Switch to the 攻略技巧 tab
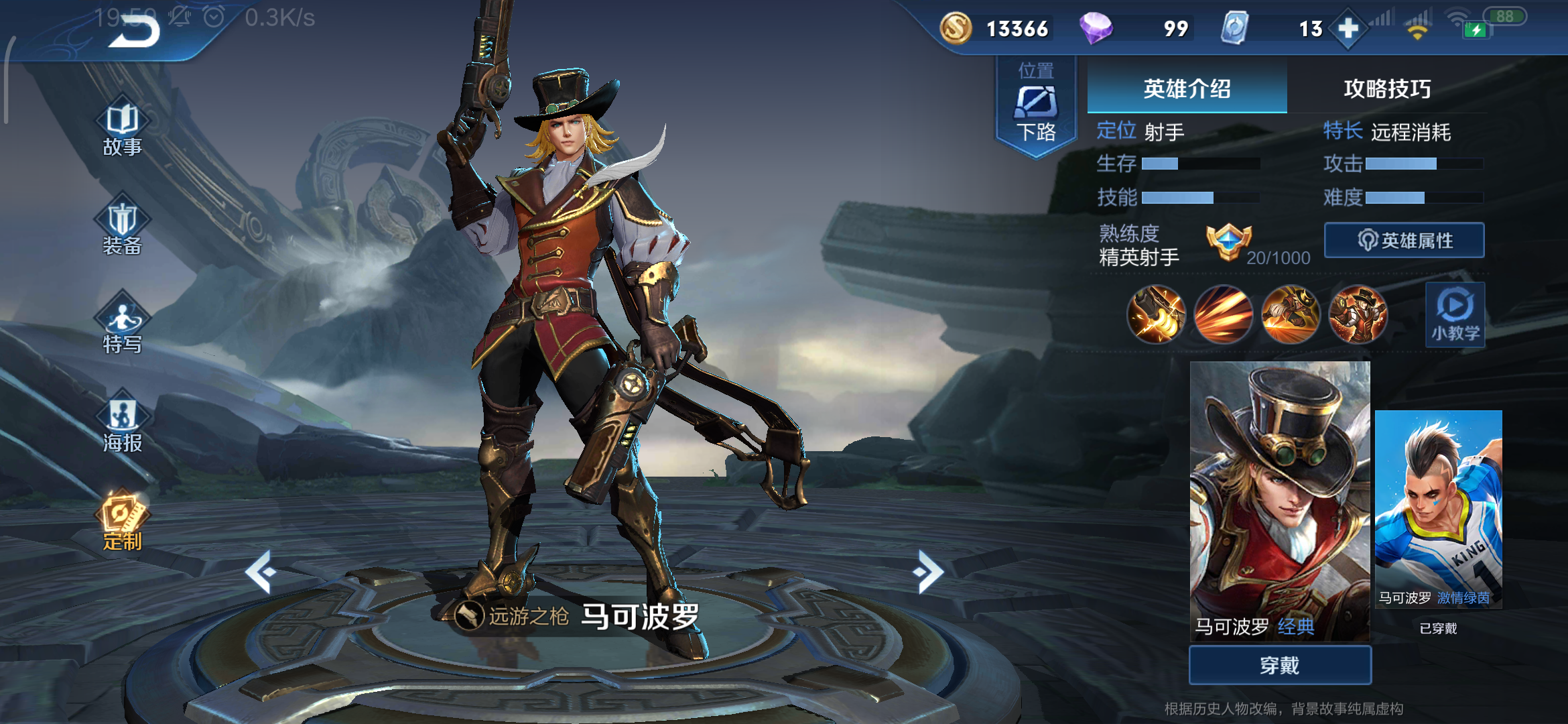The image size is (1568, 724). click(x=1387, y=88)
